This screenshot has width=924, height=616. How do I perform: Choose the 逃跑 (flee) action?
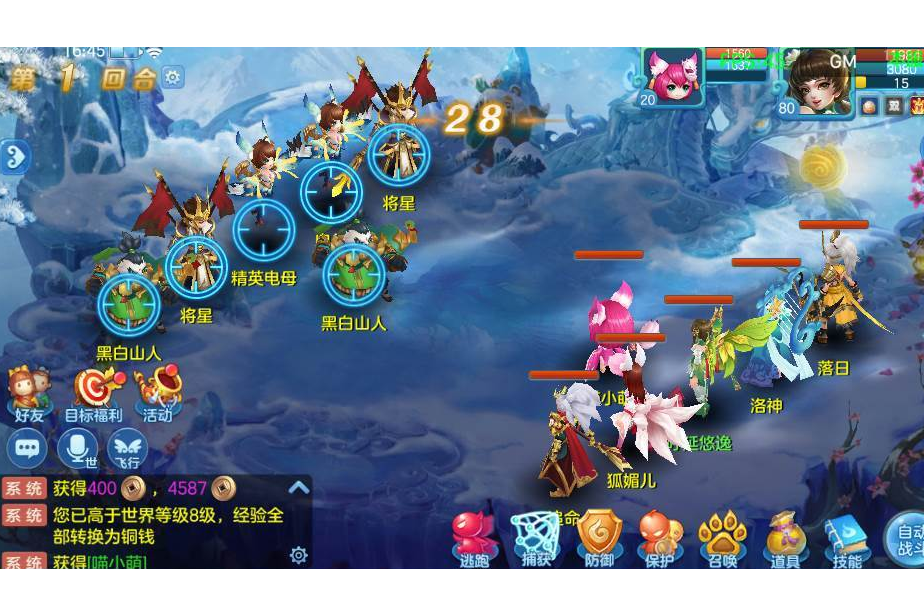pos(472,538)
